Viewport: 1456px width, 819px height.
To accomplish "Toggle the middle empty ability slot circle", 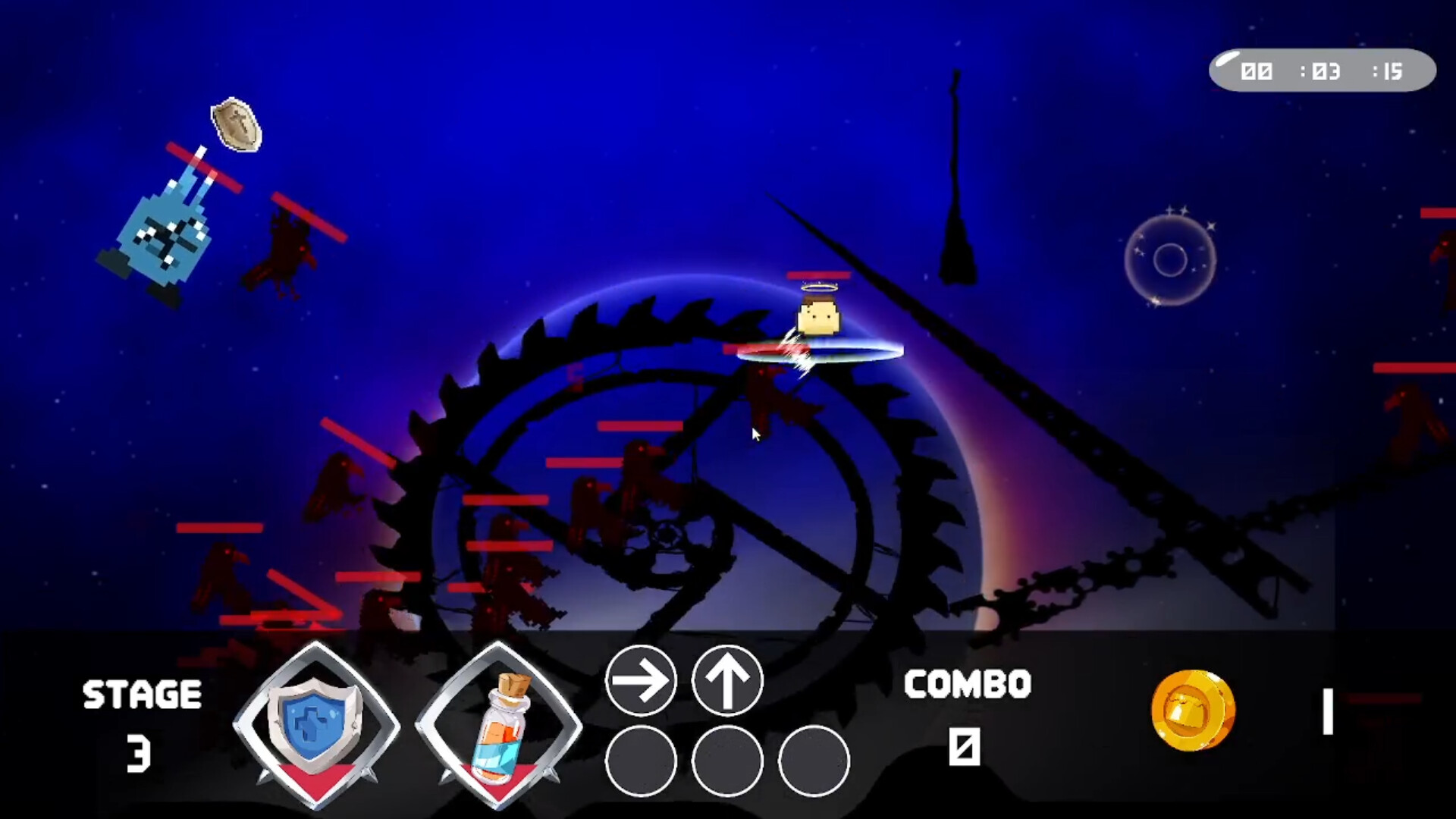I will (x=729, y=762).
